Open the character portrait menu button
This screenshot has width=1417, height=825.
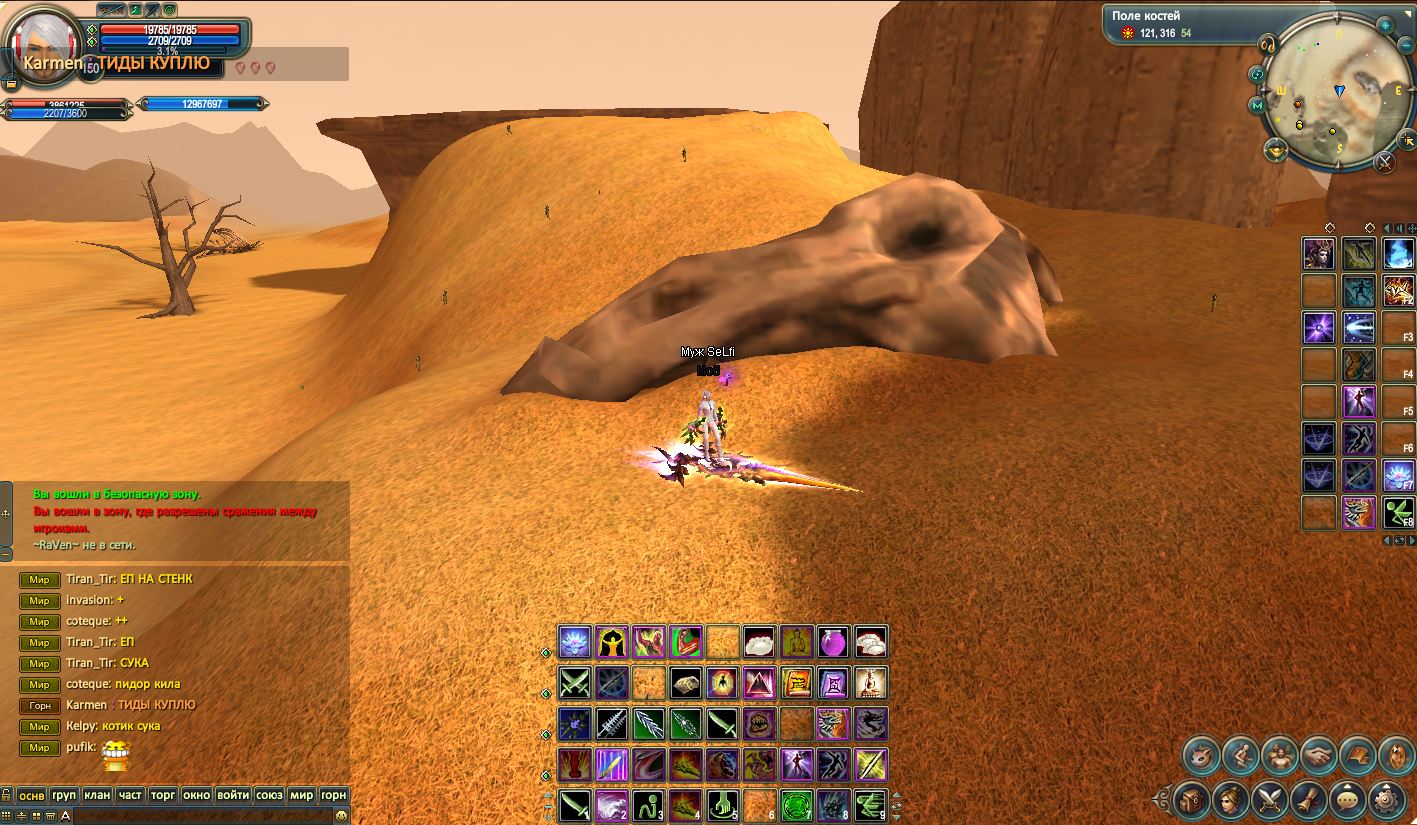pyautogui.click(x=1229, y=799)
